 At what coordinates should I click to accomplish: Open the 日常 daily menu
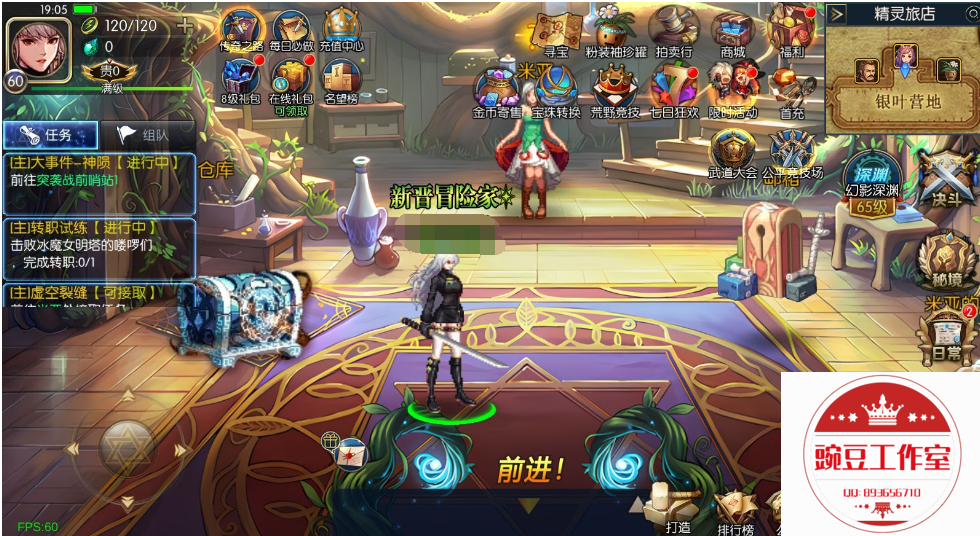944,336
